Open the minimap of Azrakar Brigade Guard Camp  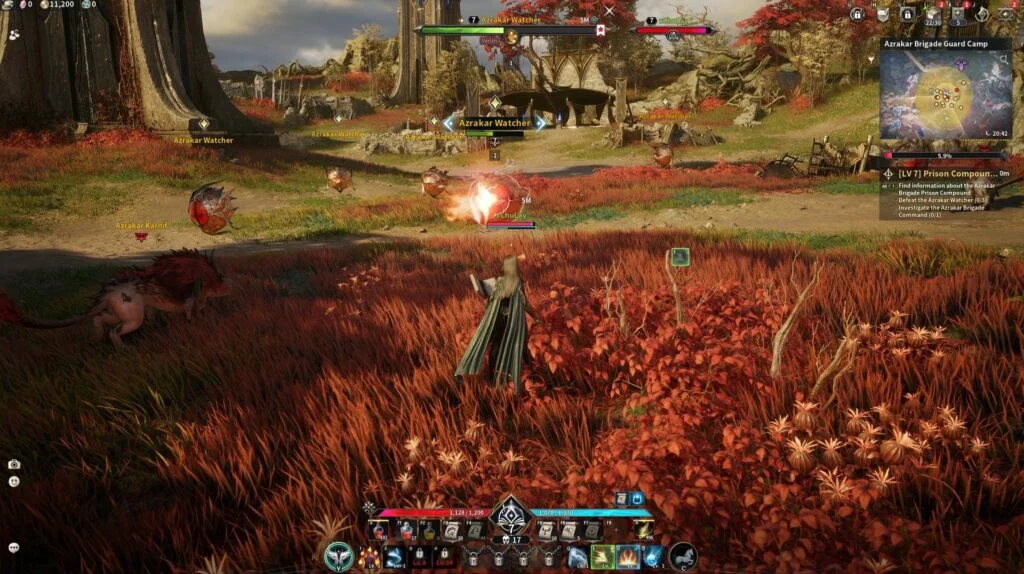pyautogui.click(x=945, y=95)
